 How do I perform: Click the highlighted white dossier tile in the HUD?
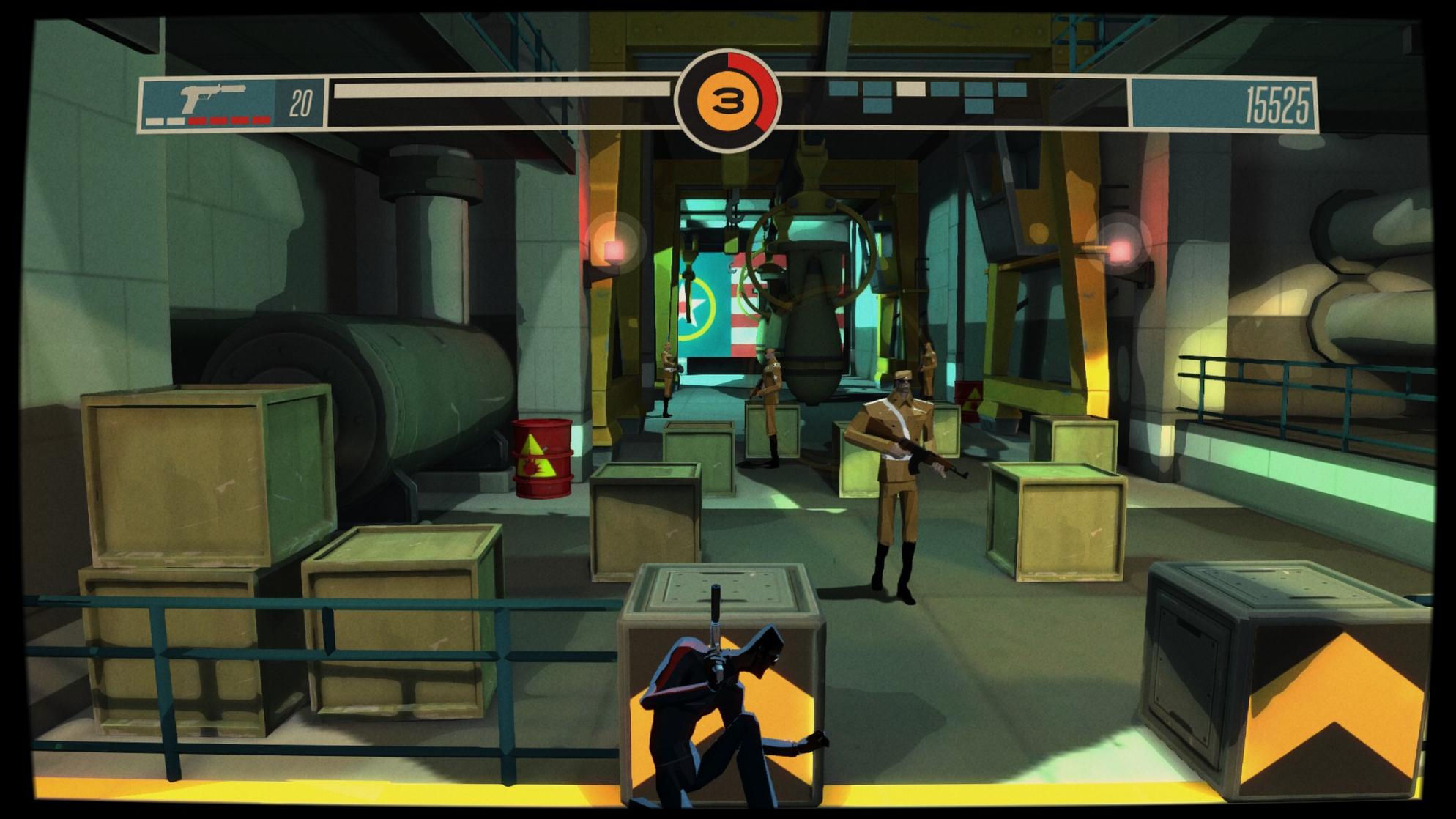tap(911, 89)
